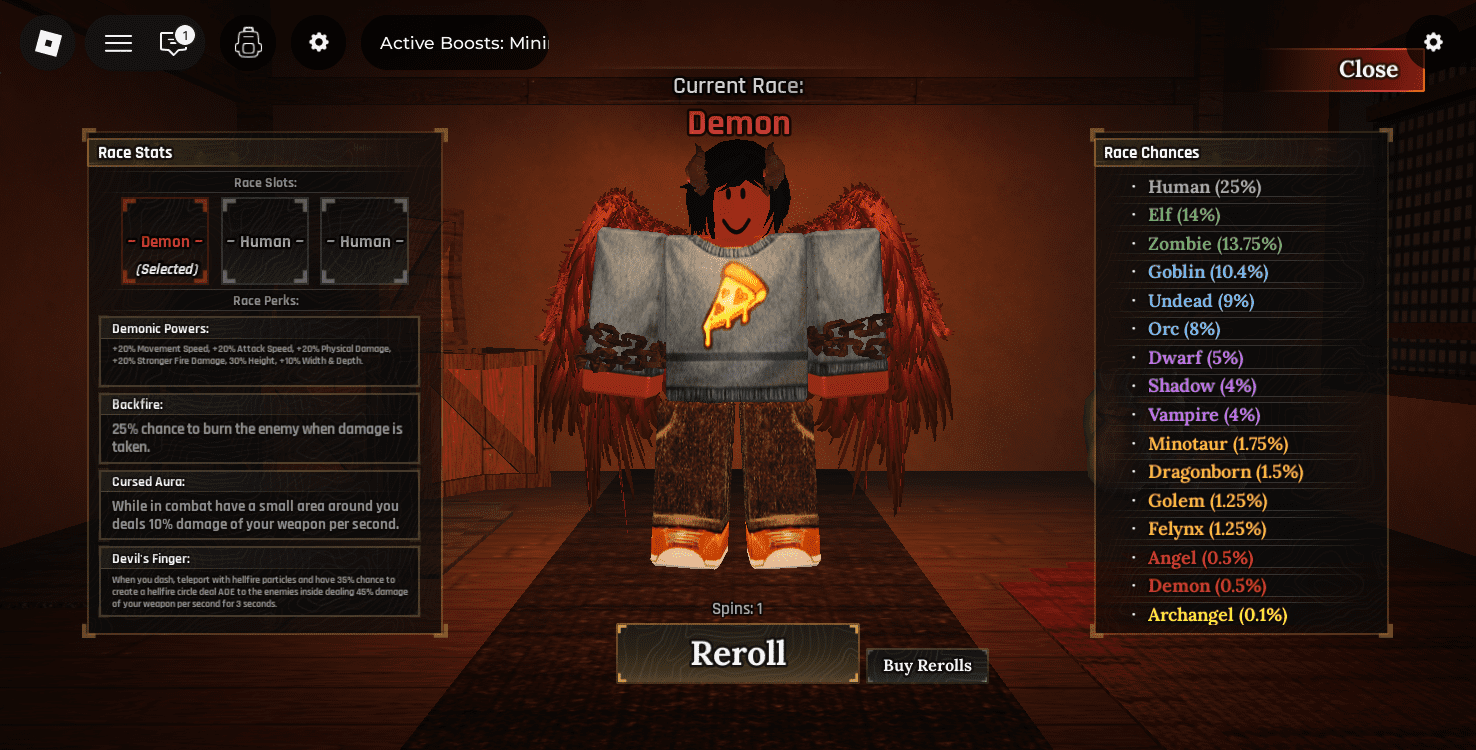Click the settings gear next to the backpack

click(x=318, y=42)
